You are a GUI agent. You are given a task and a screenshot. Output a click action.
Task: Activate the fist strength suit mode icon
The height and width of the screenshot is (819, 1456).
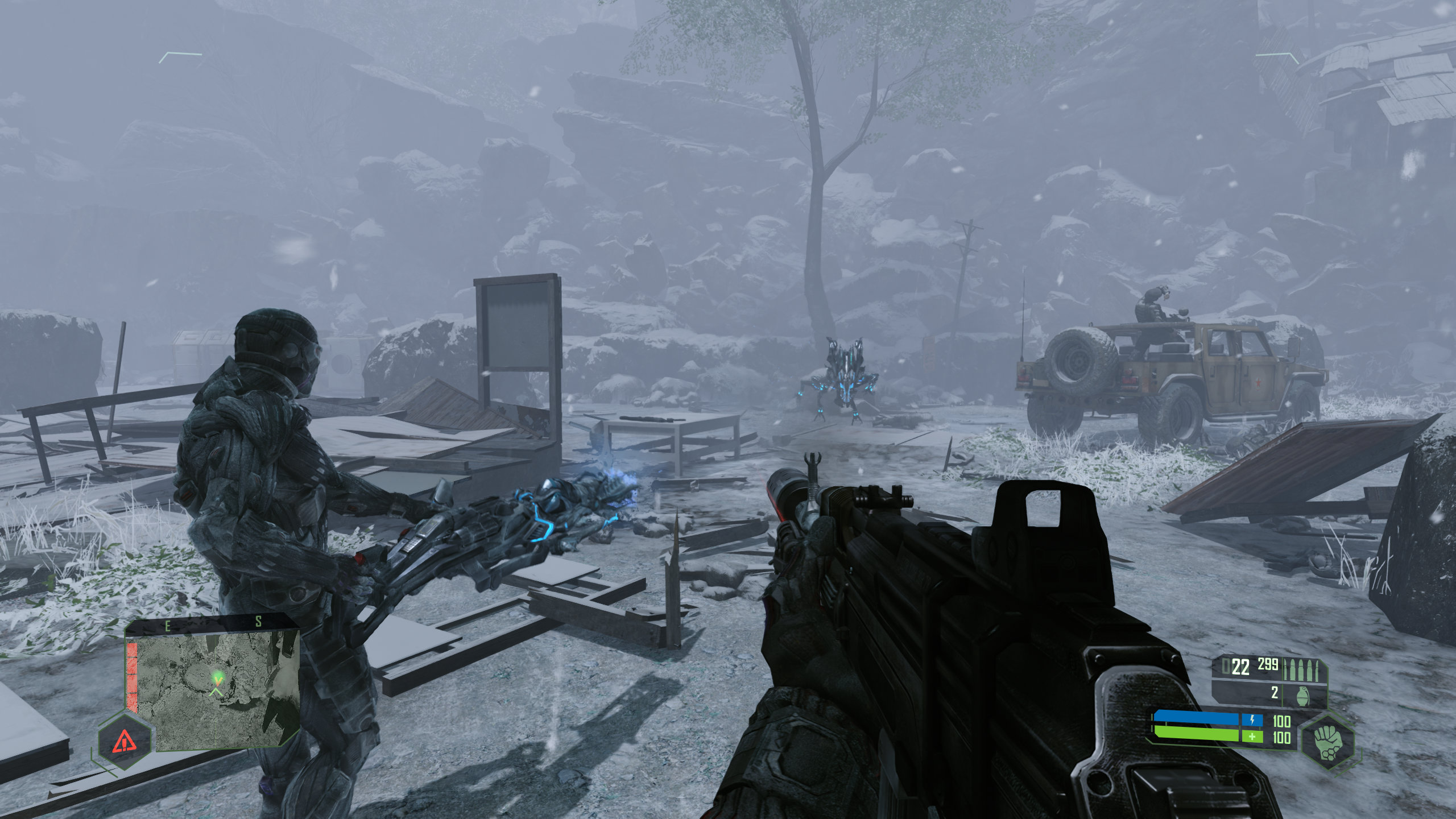(1327, 741)
